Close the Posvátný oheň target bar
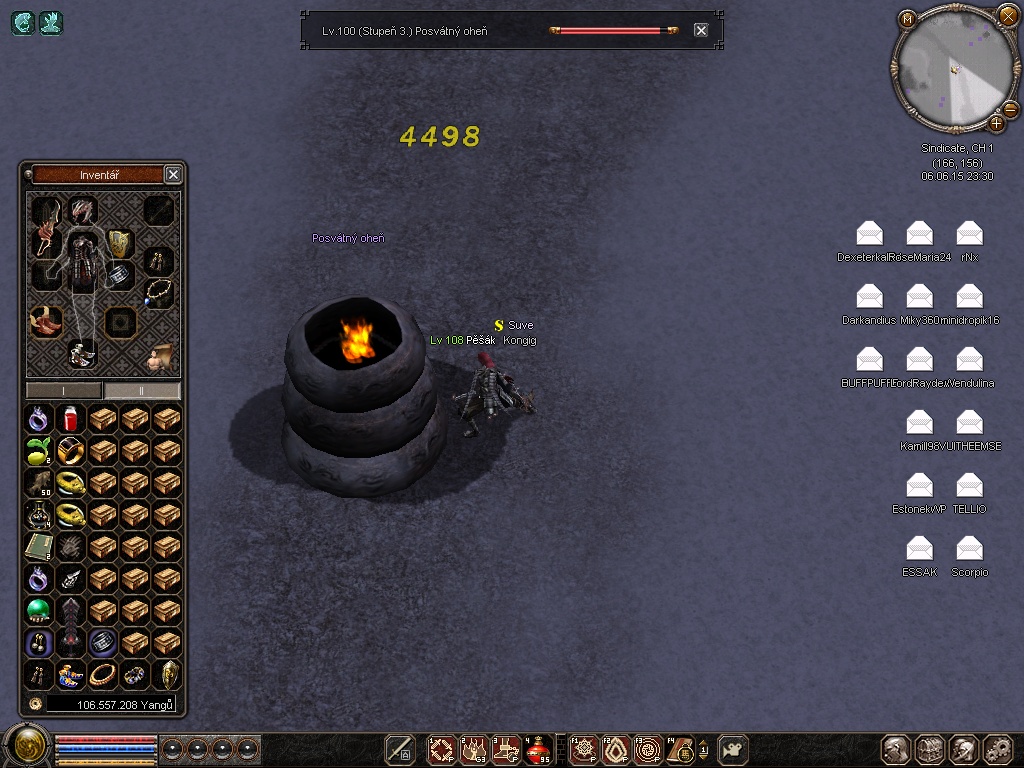Screen dimensions: 1024x768 click(701, 31)
